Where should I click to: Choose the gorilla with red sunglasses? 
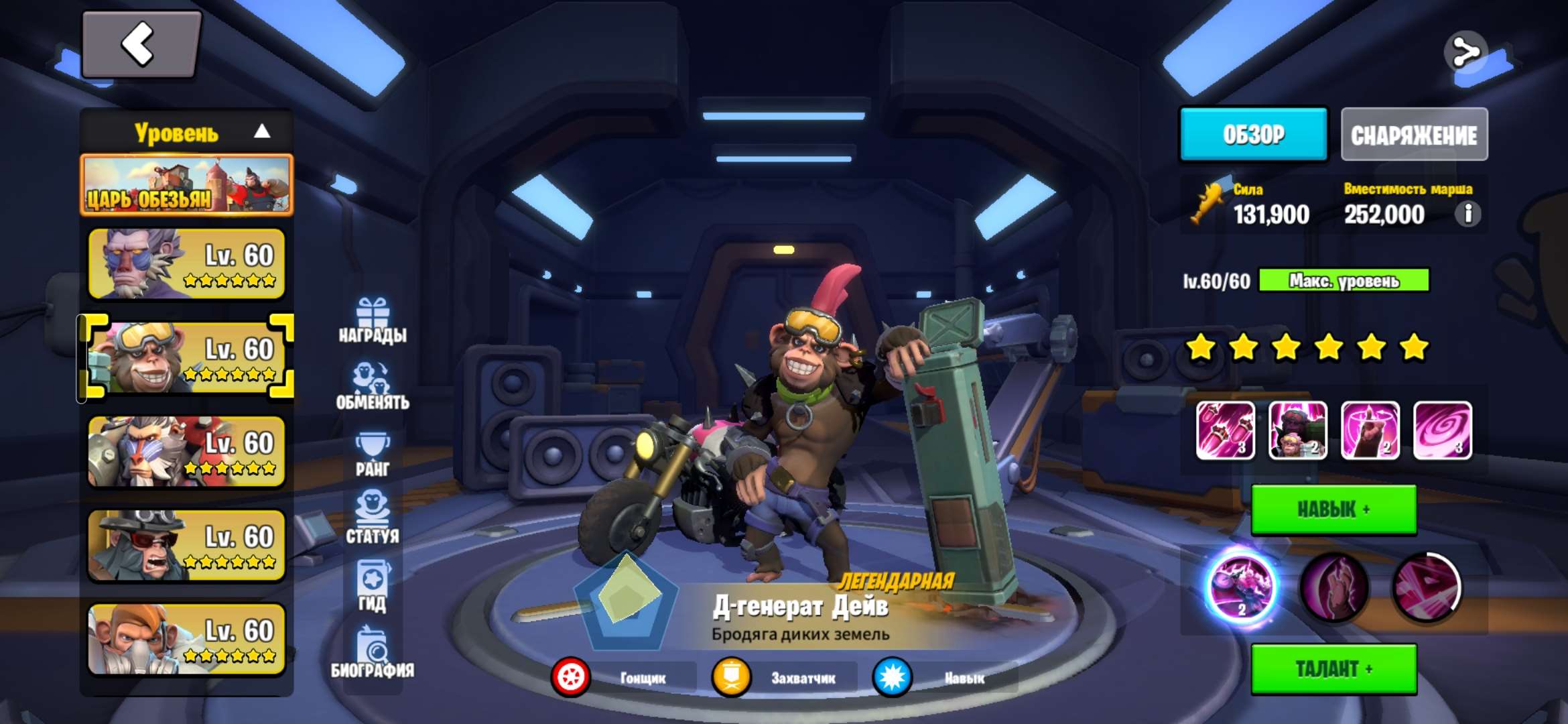point(186,545)
